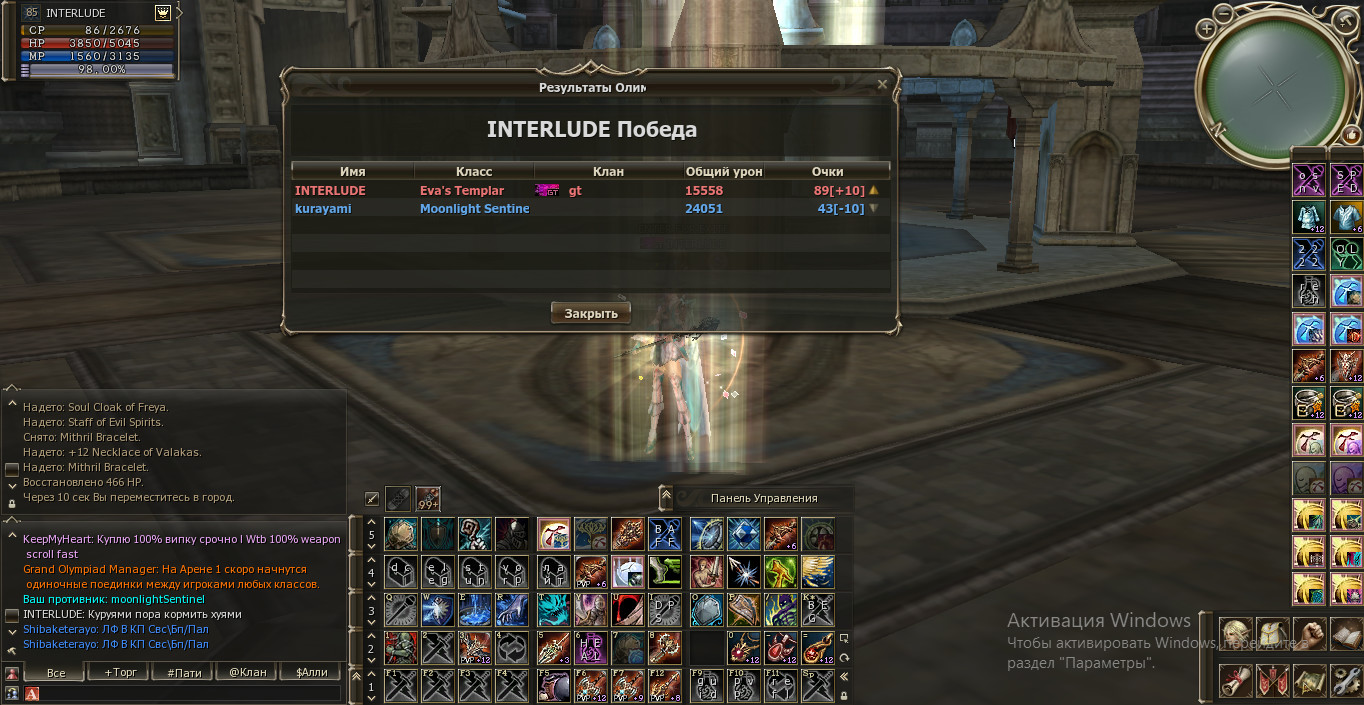Expand the Панель Управления panel

[665, 497]
